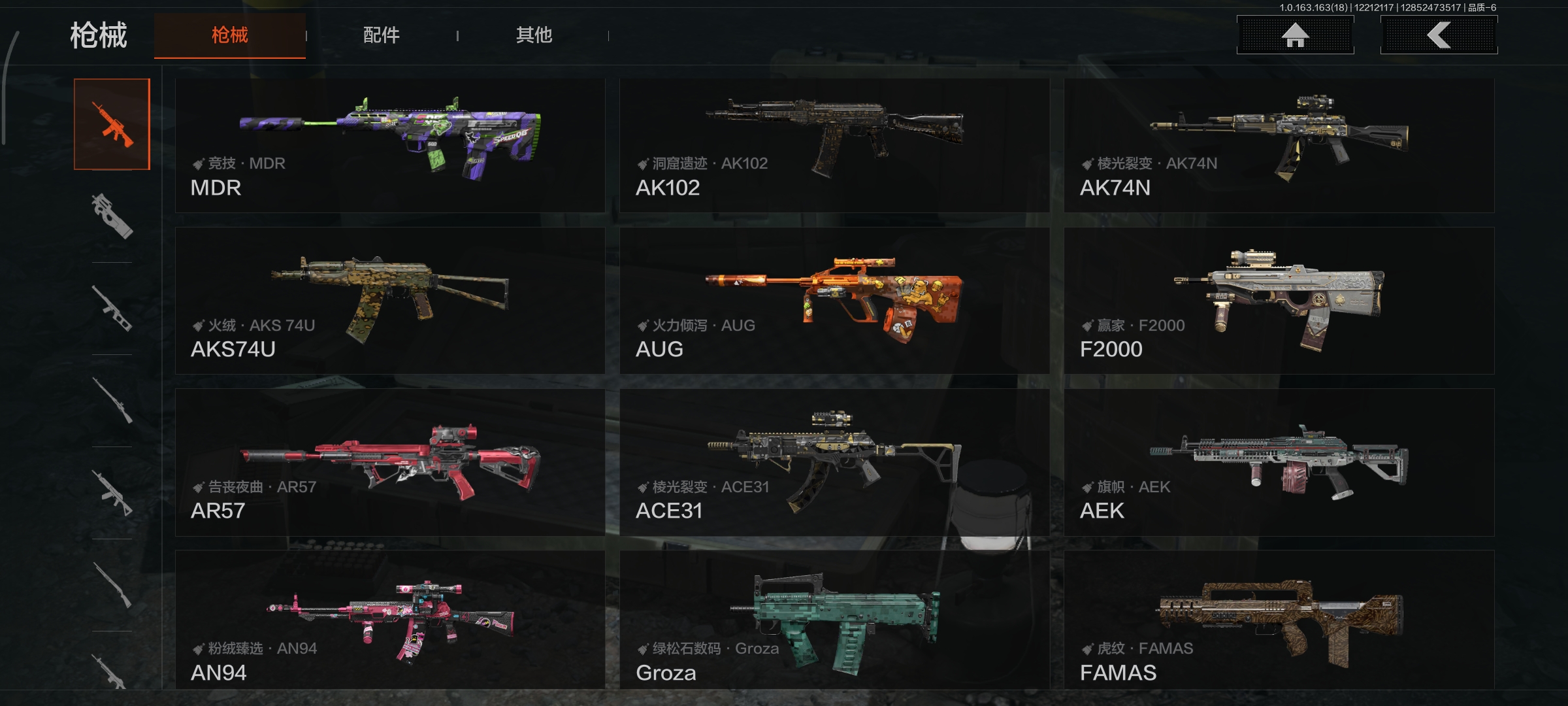Viewport: 1568px width, 706px height.
Task: Open the orange AUG skin card
Action: 834,301
